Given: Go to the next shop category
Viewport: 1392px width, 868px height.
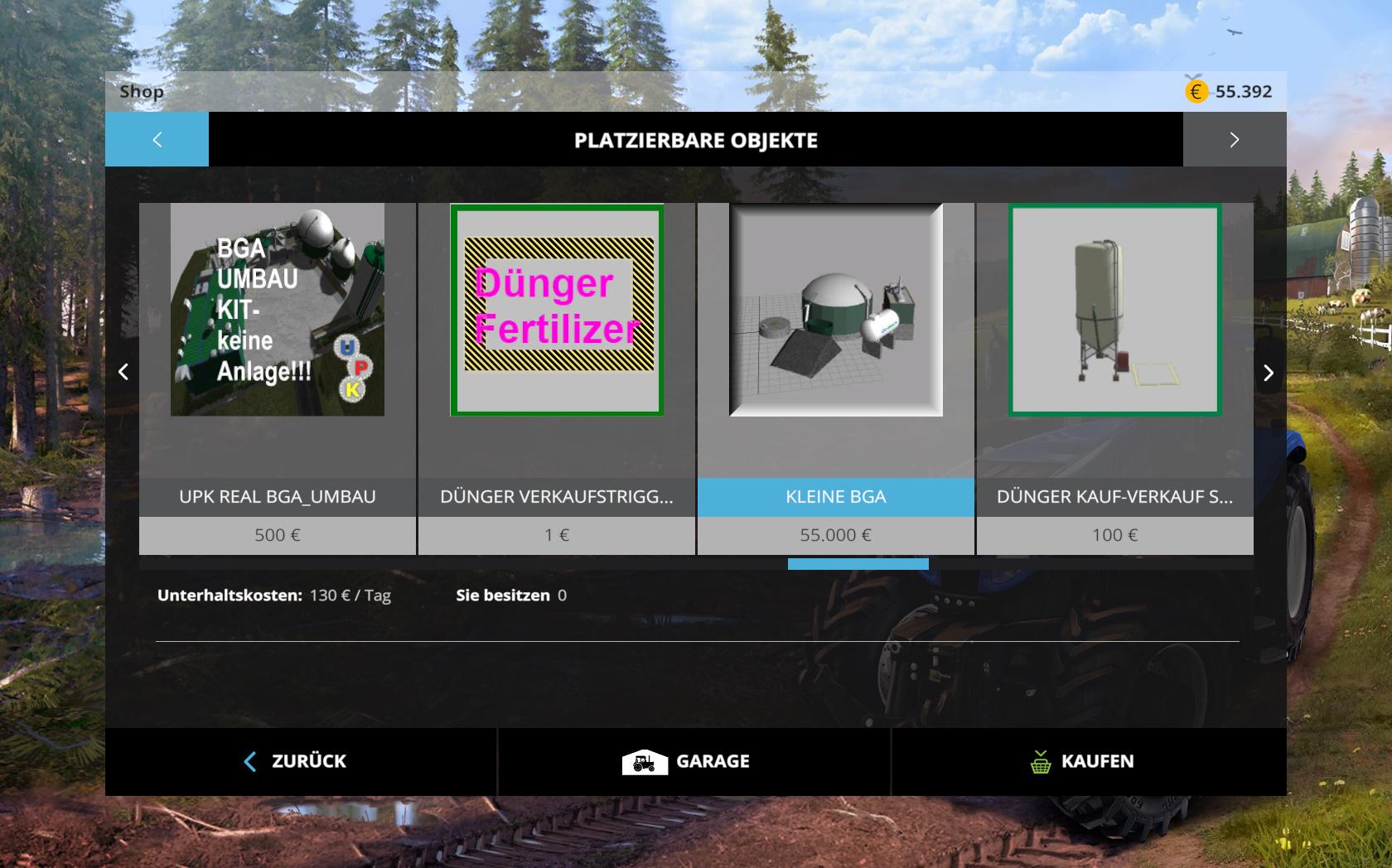Looking at the screenshot, I should click(x=1234, y=140).
